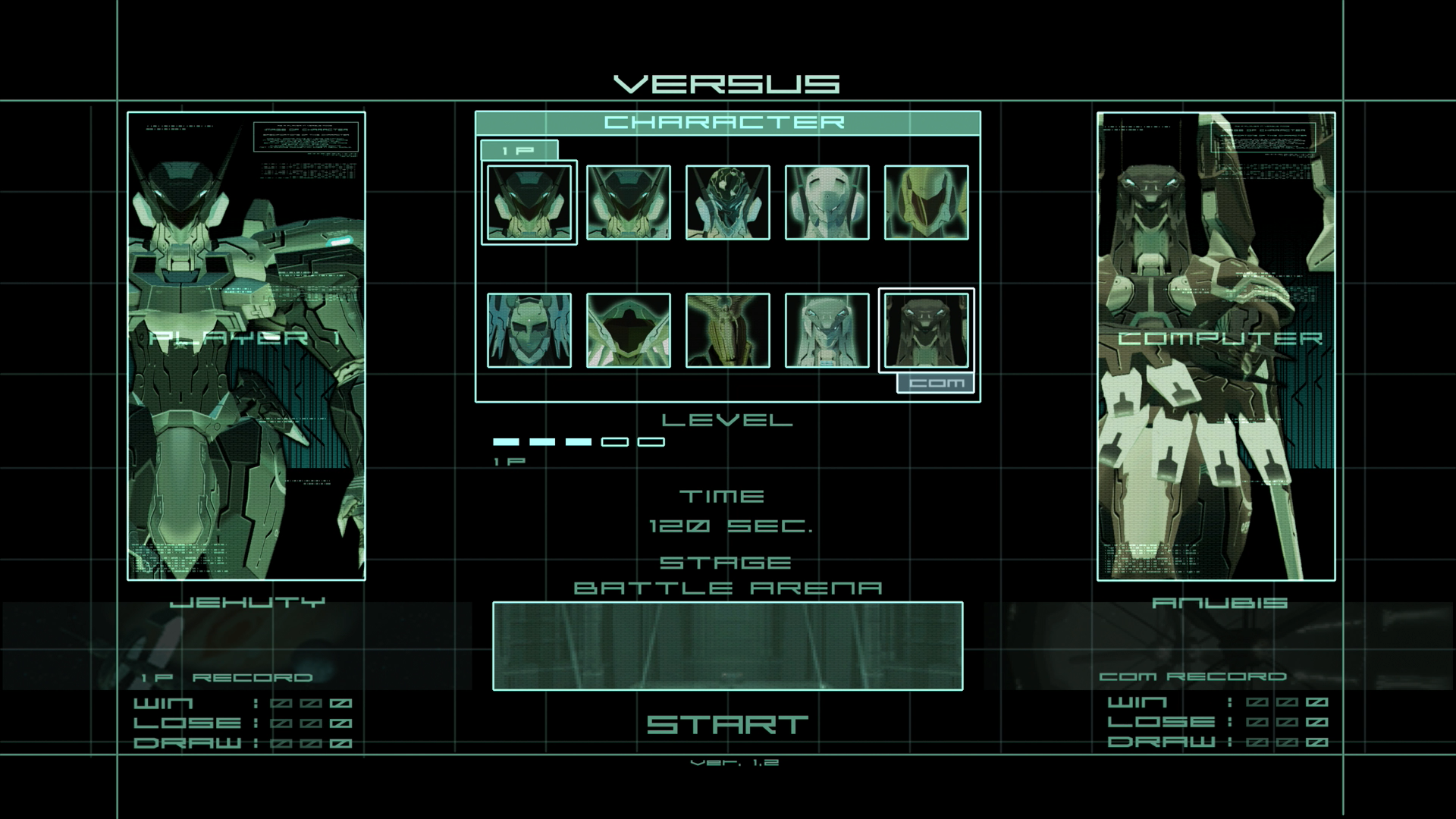Change the Battle Arena stage option
The height and width of the screenshot is (819, 1456).
(727, 588)
